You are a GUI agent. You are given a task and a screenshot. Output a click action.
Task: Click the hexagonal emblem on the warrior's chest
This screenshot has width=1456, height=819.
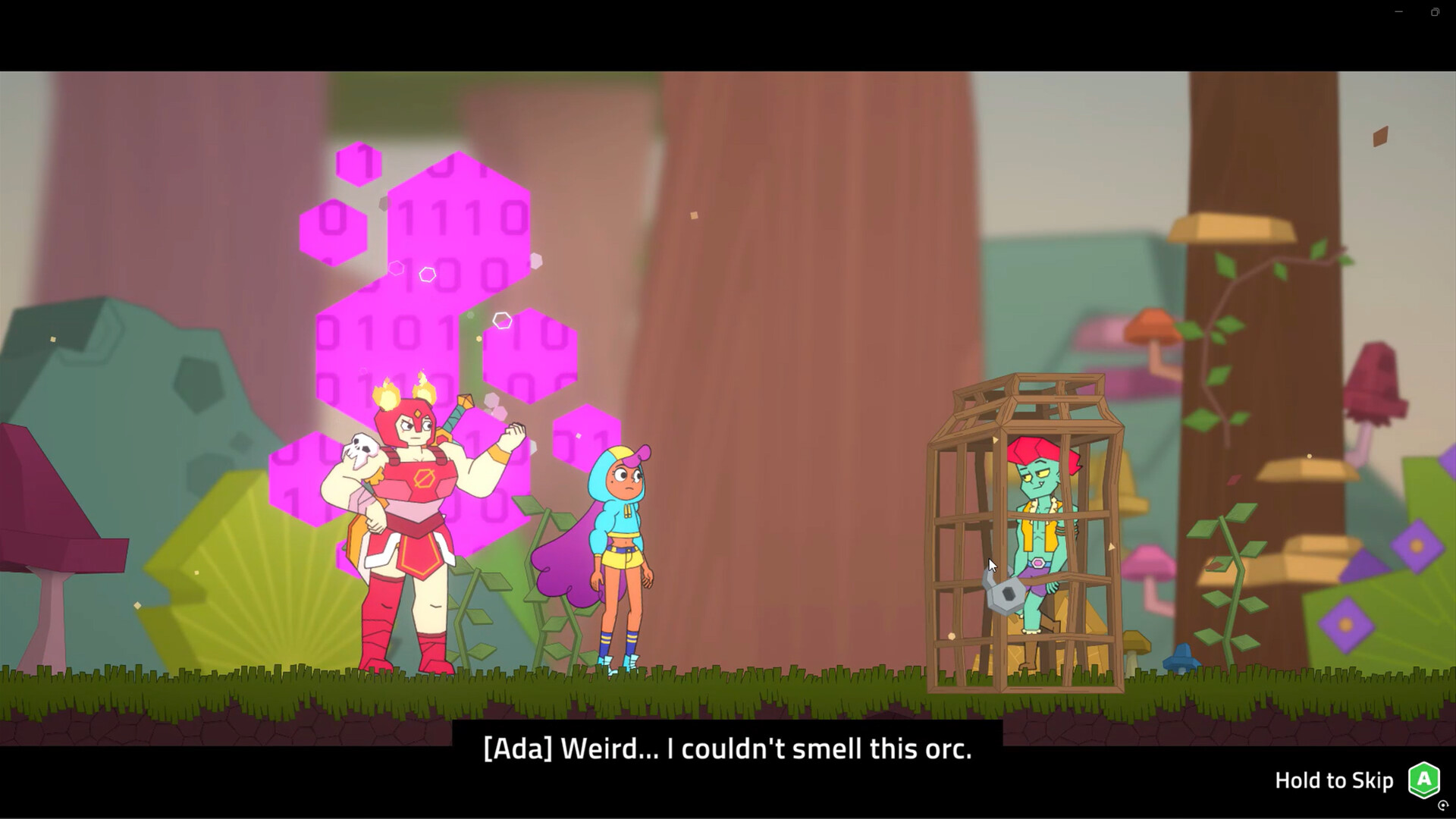tap(425, 479)
